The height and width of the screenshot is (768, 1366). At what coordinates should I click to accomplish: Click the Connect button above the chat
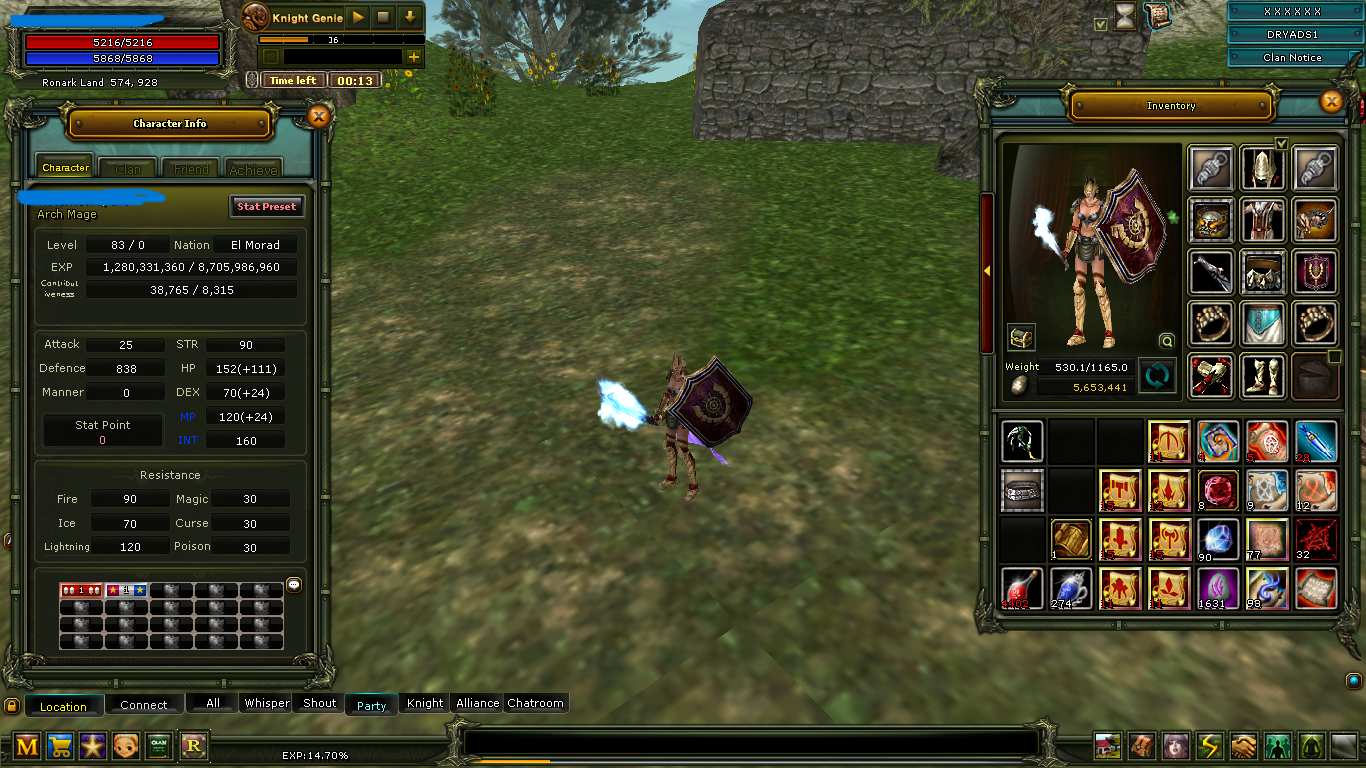(144, 705)
